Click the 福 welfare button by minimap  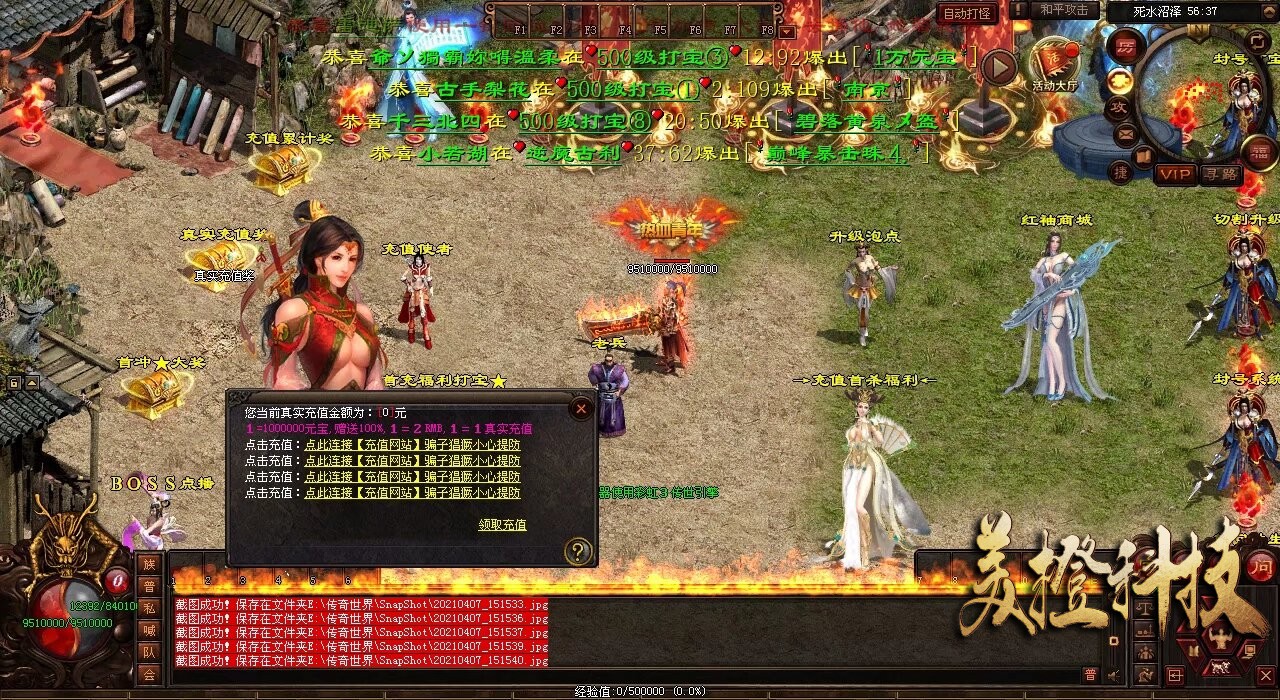(1260, 153)
